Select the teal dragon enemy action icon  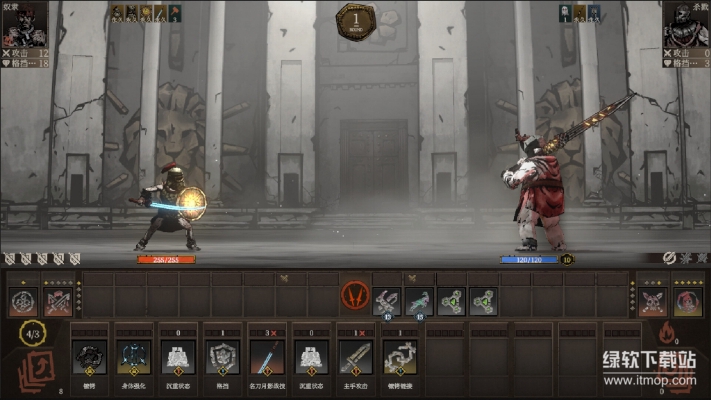coord(421,297)
